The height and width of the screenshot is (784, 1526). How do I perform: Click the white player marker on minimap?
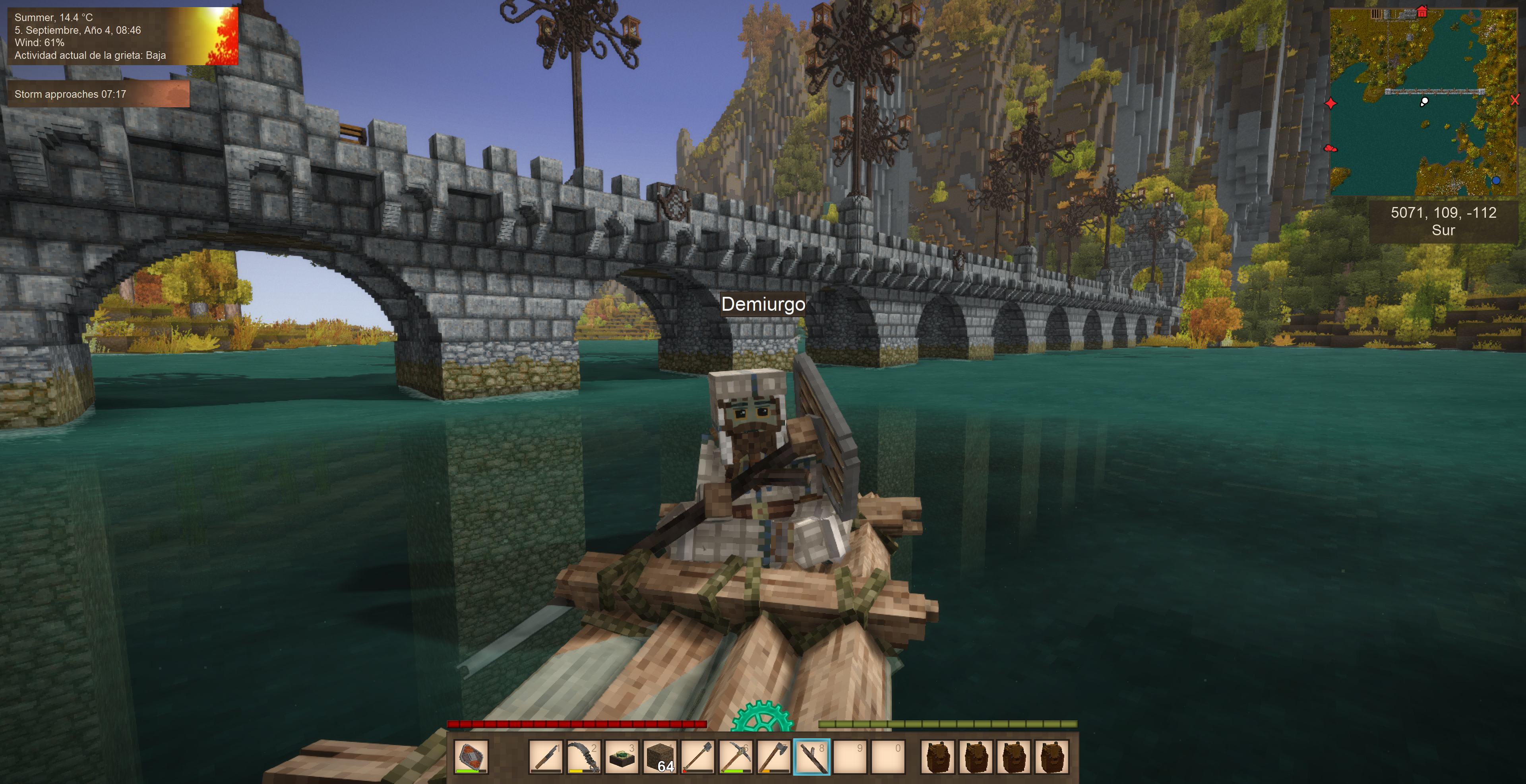tap(1425, 101)
